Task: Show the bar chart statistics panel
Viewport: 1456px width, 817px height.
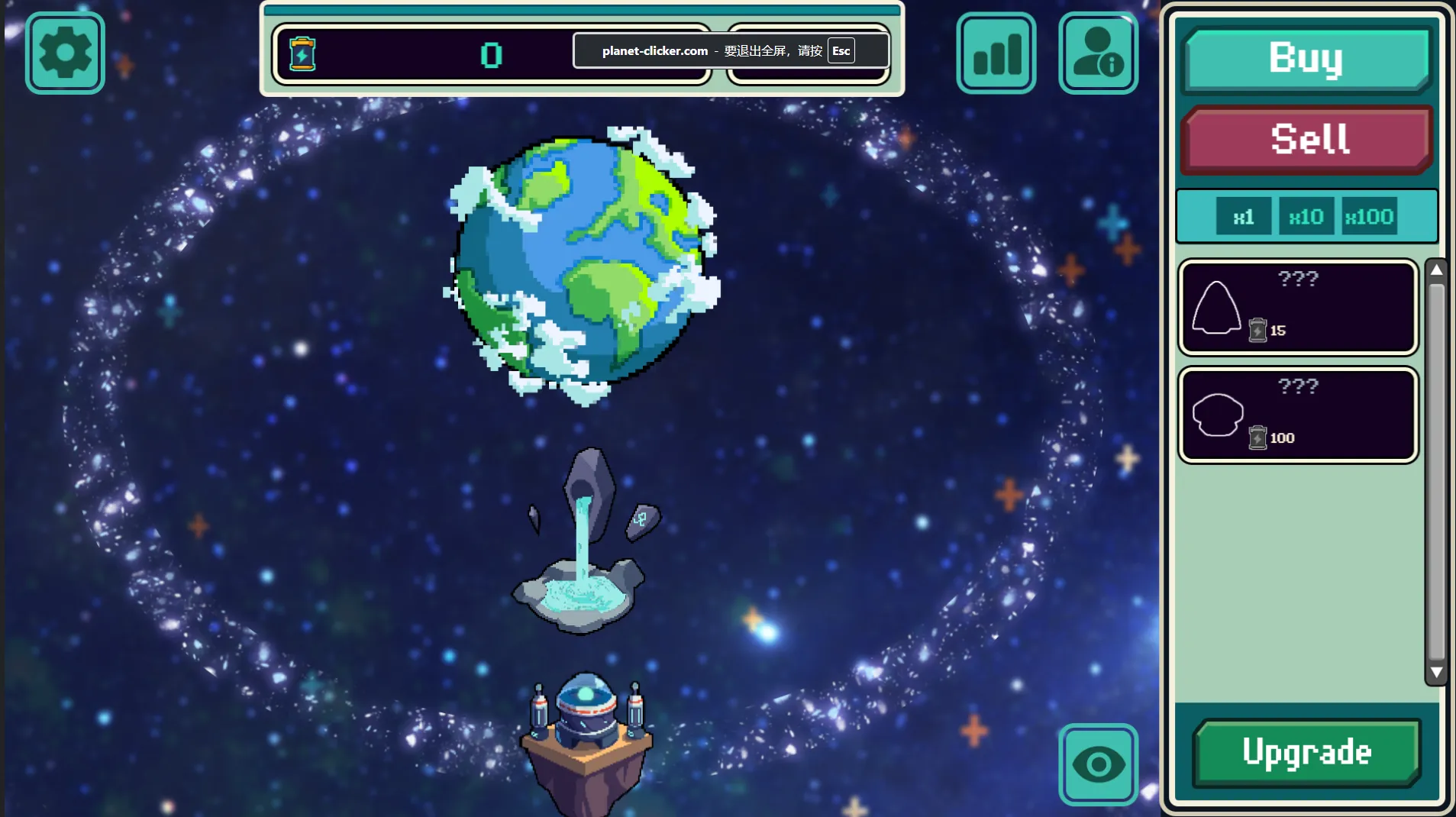Action: tap(996, 53)
